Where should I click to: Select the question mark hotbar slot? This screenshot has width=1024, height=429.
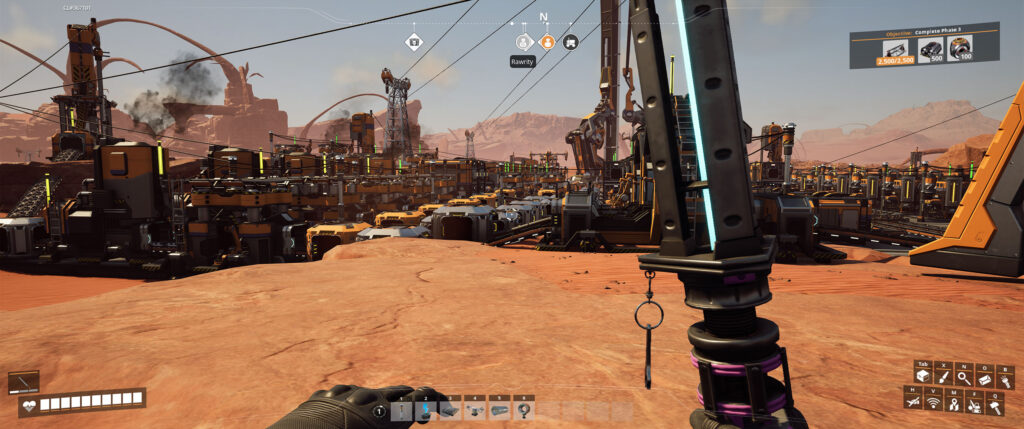(523, 409)
